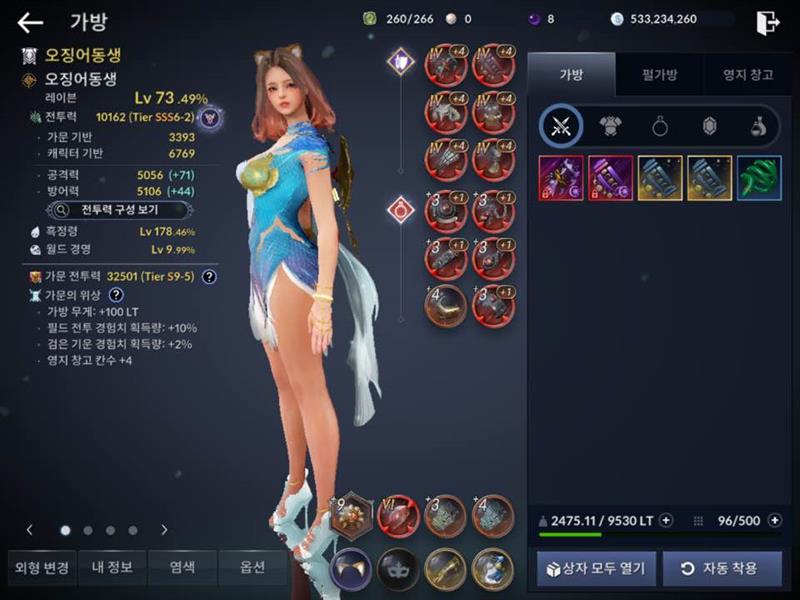
Task: Activate the 자동 착용 button
Action: pos(722,569)
